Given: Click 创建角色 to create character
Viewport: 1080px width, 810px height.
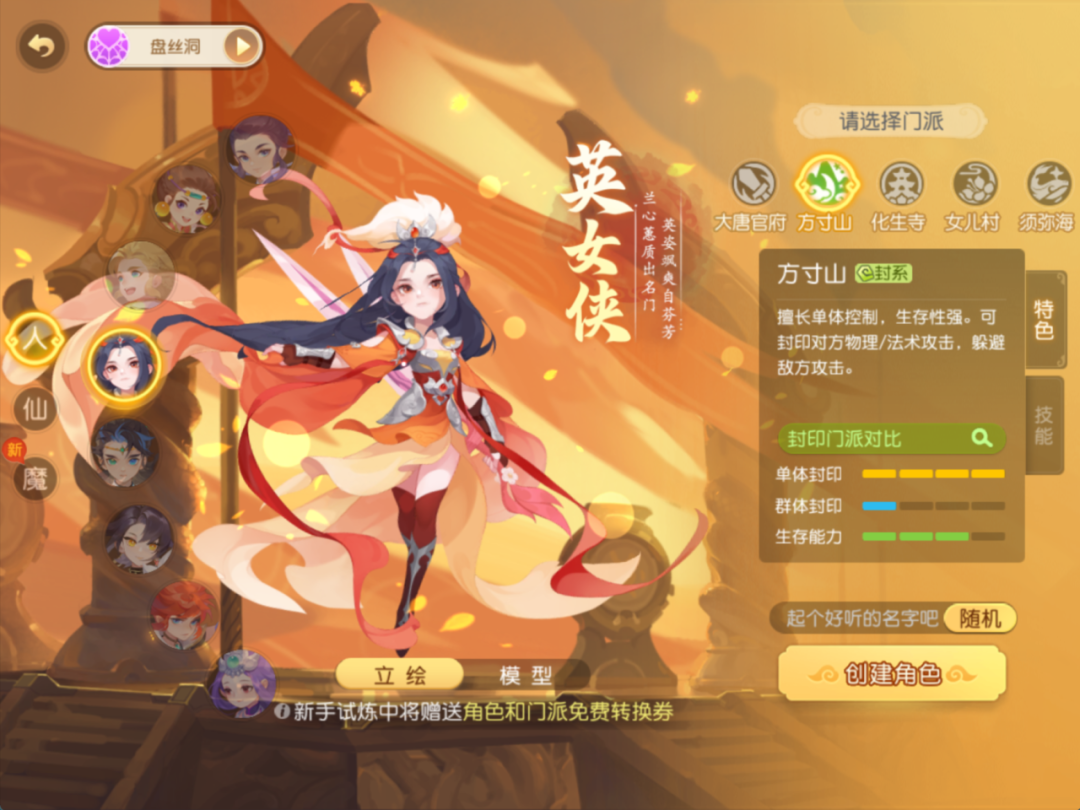Looking at the screenshot, I should (891, 673).
